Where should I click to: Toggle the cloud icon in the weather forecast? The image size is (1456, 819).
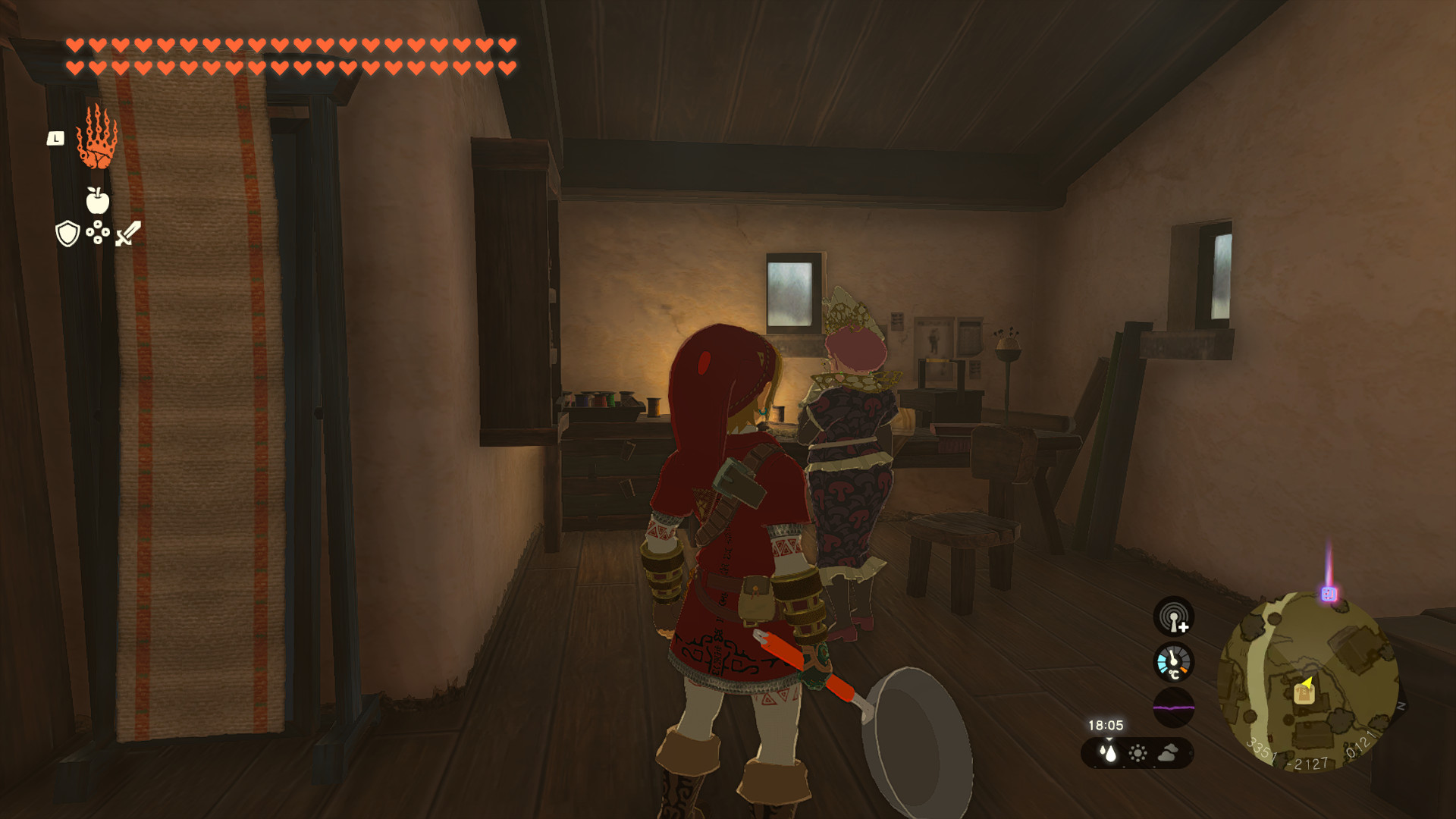(x=1167, y=754)
